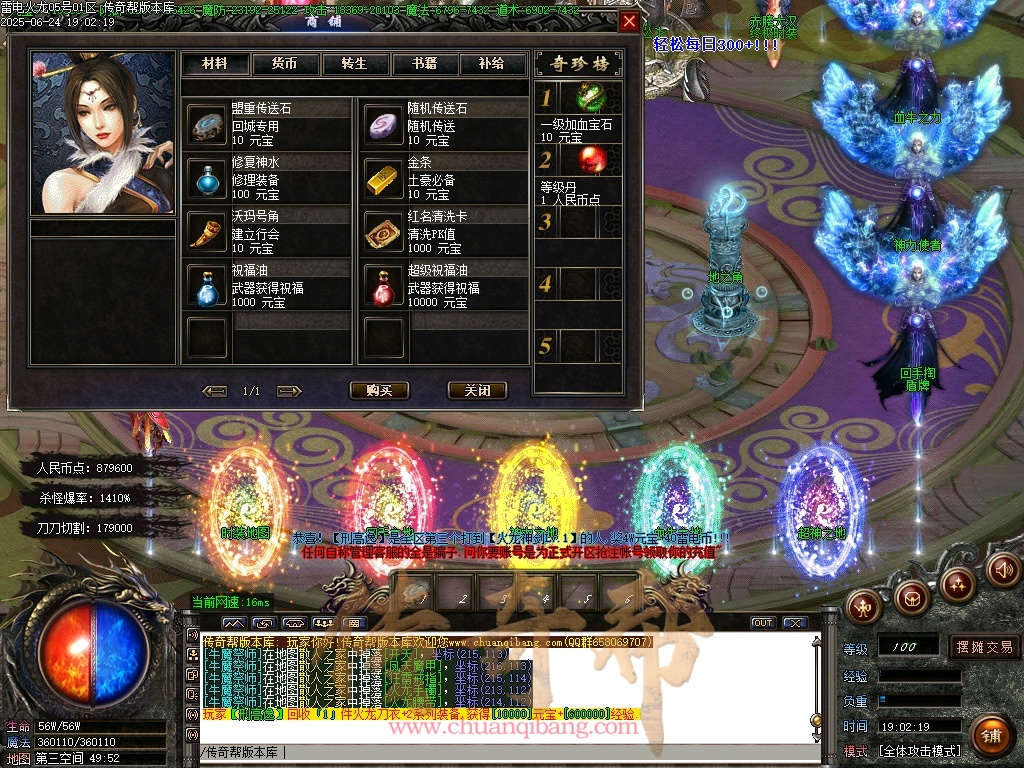Pick the 沃玛号角 horn item
Image resolution: width=1024 pixels, height=768 pixels.
(x=208, y=232)
